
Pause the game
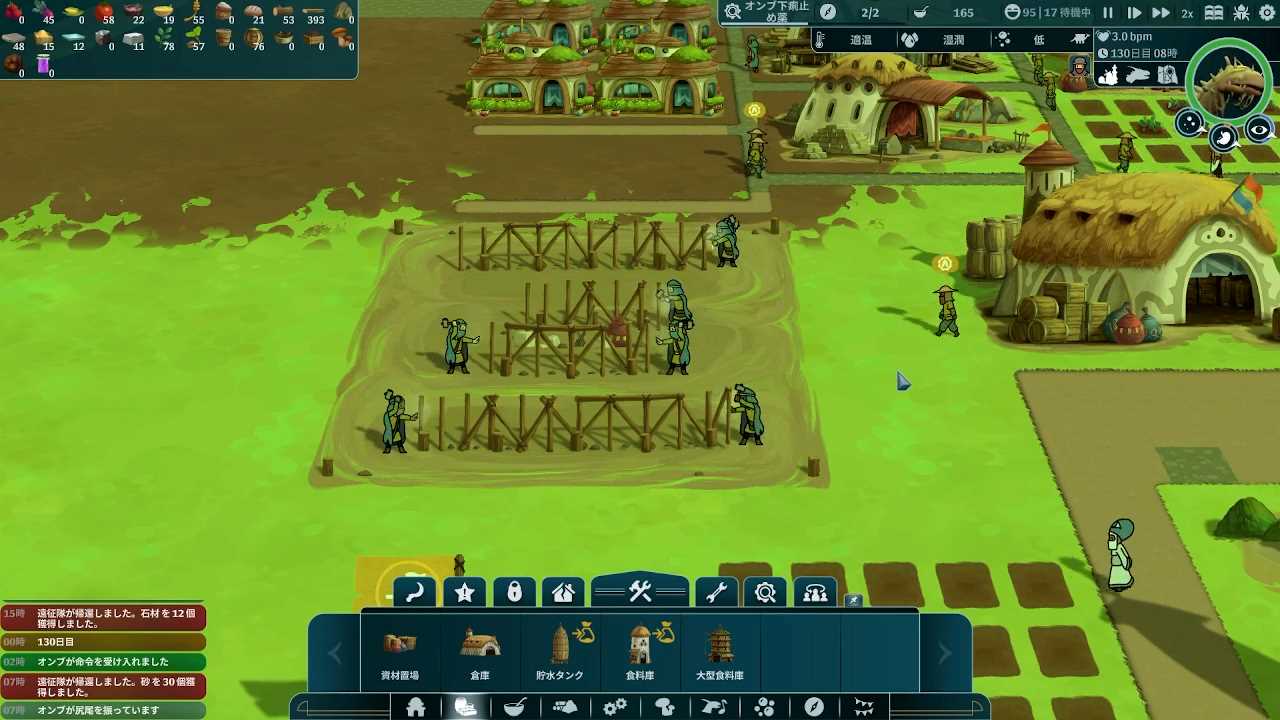pos(1108,13)
